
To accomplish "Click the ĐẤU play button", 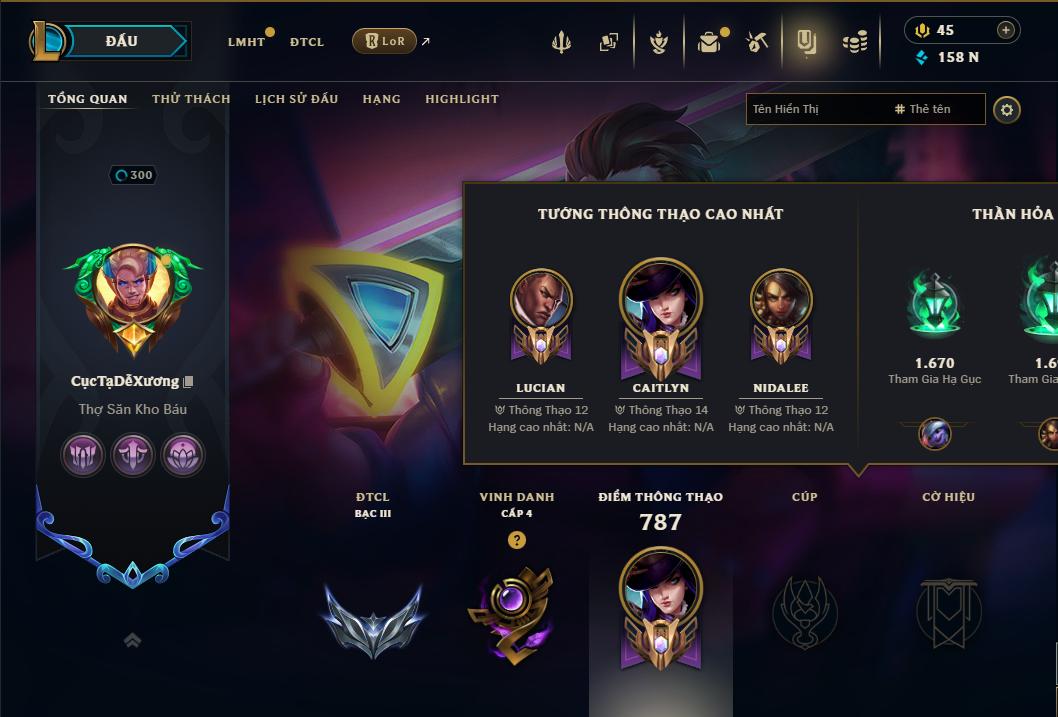I will [121, 41].
